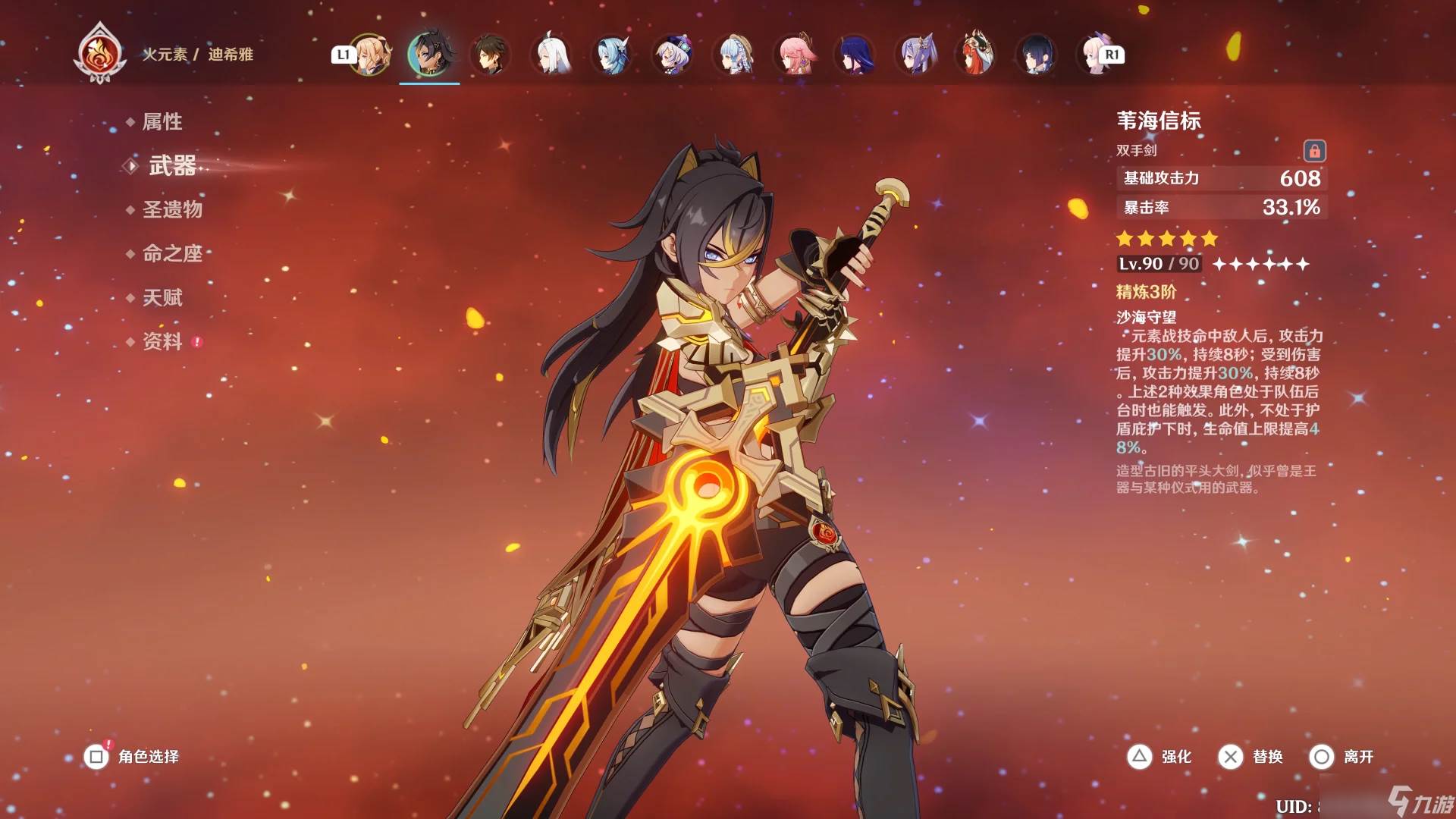
Task: Open the 资料 profile entry
Action: [162, 341]
